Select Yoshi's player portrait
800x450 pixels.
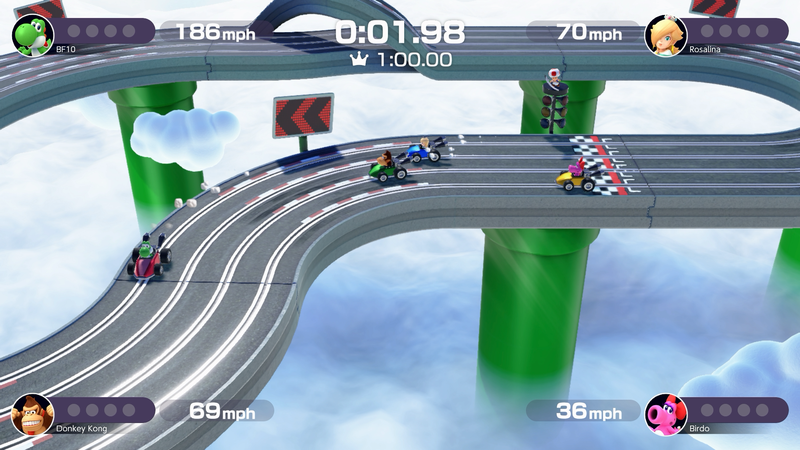tap(32, 34)
